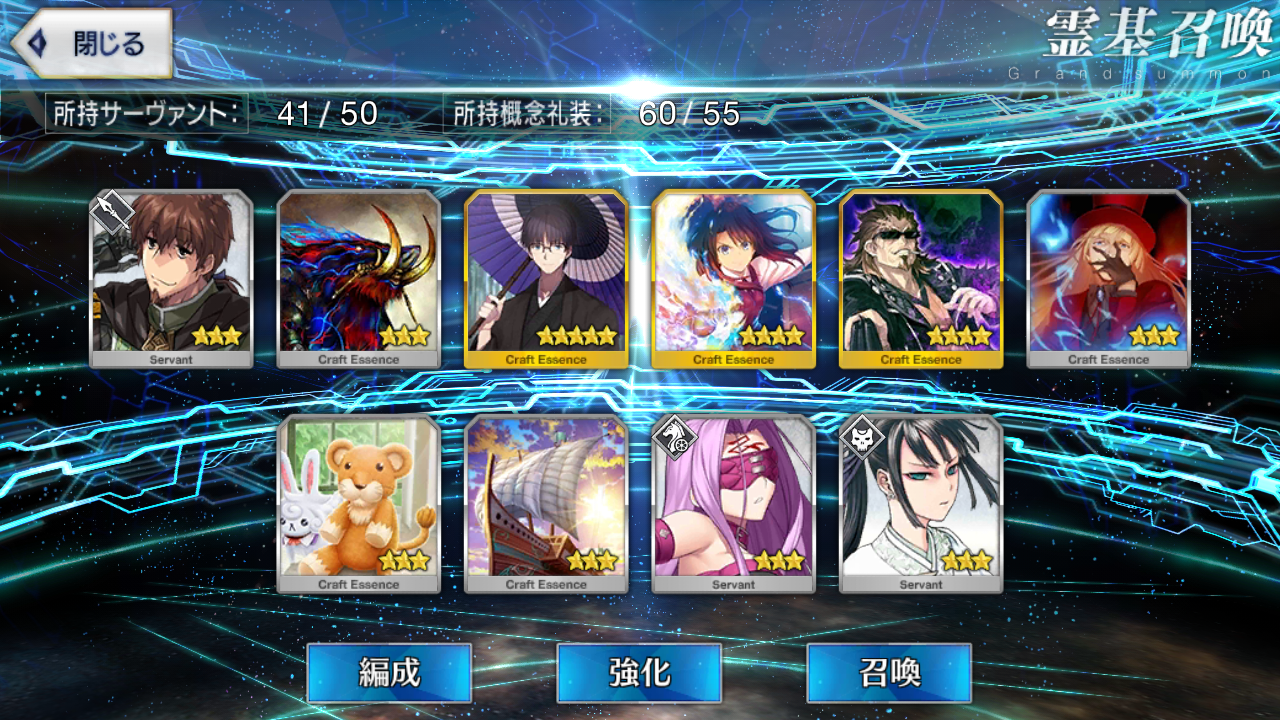
Task: Tap the 召喚 summon button
Action: pyautogui.click(x=889, y=672)
